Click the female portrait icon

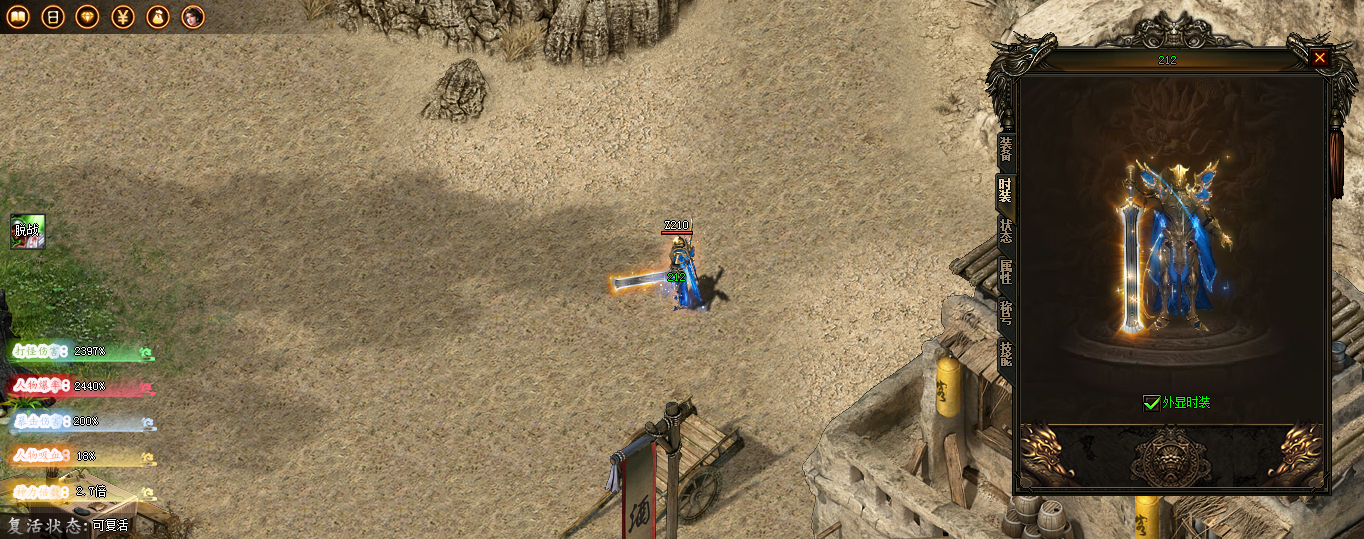pos(193,16)
